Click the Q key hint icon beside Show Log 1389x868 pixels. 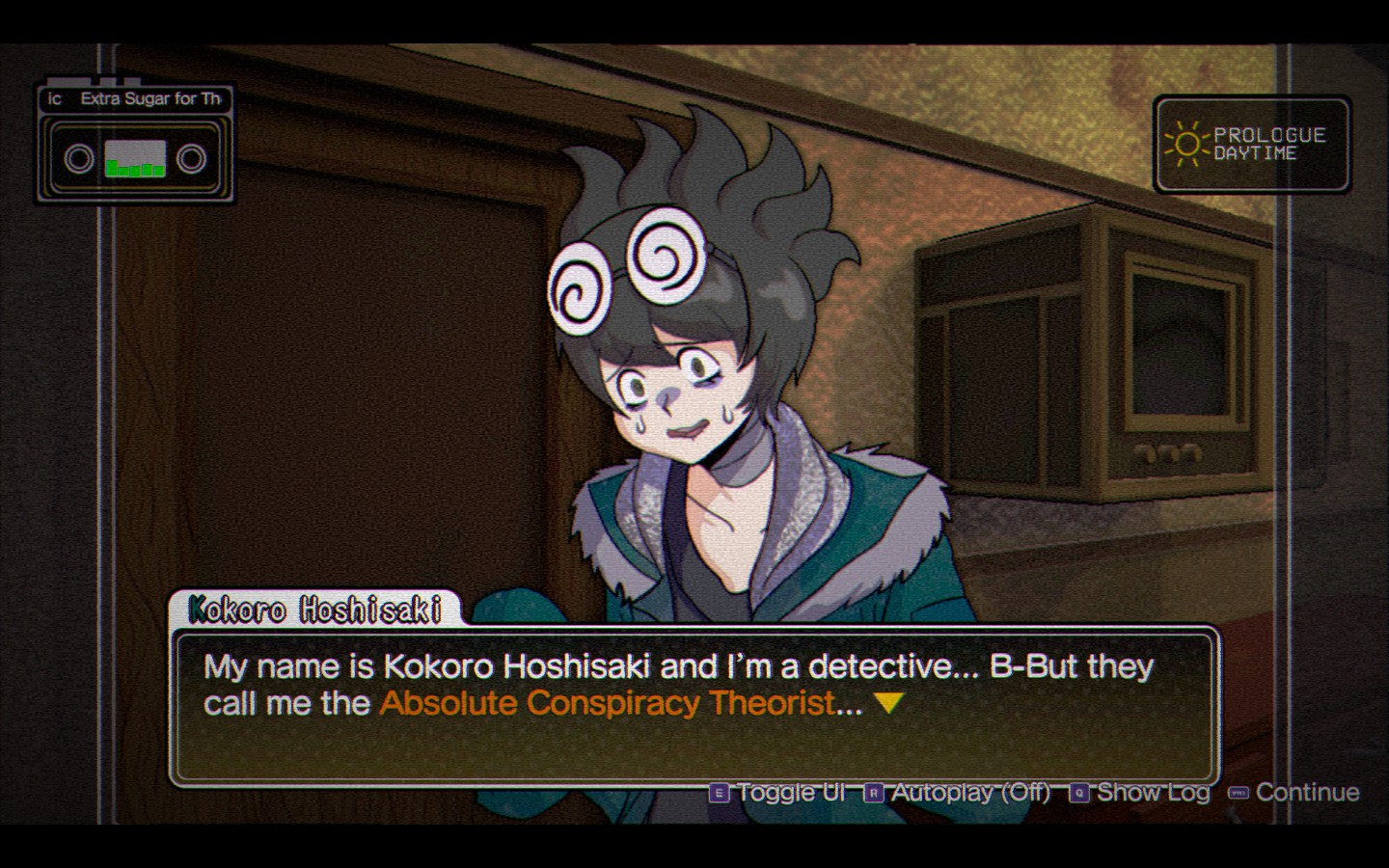(x=1077, y=793)
